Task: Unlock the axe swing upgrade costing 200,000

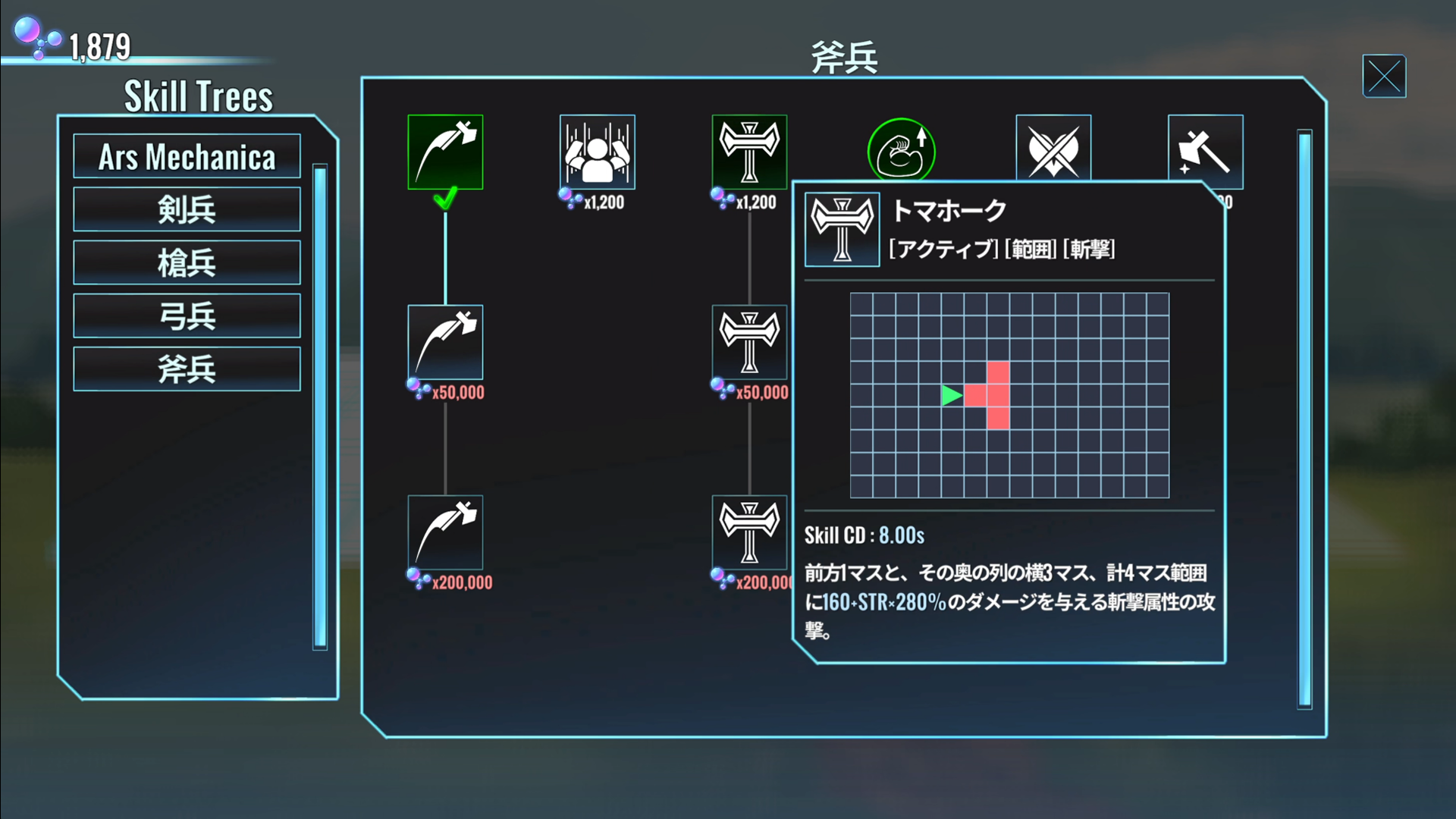Action: [x=445, y=532]
